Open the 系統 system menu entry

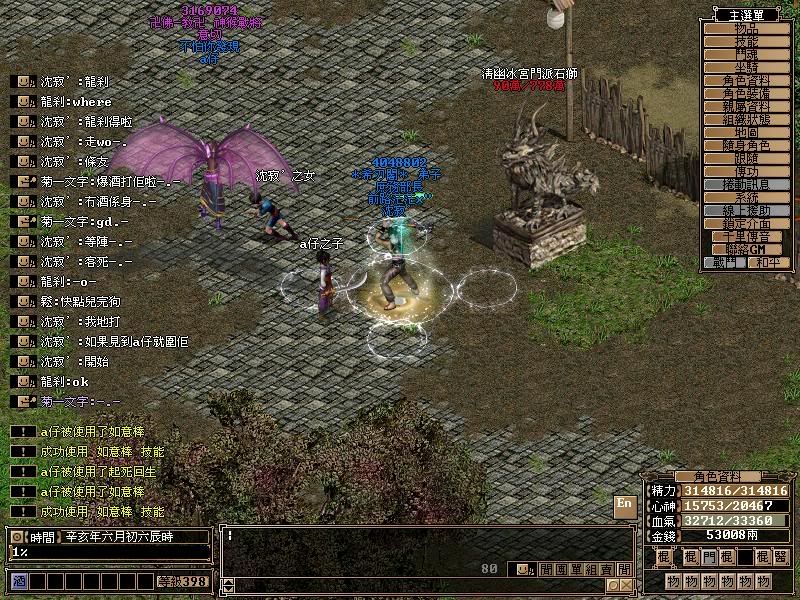click(x=746, y=198)
